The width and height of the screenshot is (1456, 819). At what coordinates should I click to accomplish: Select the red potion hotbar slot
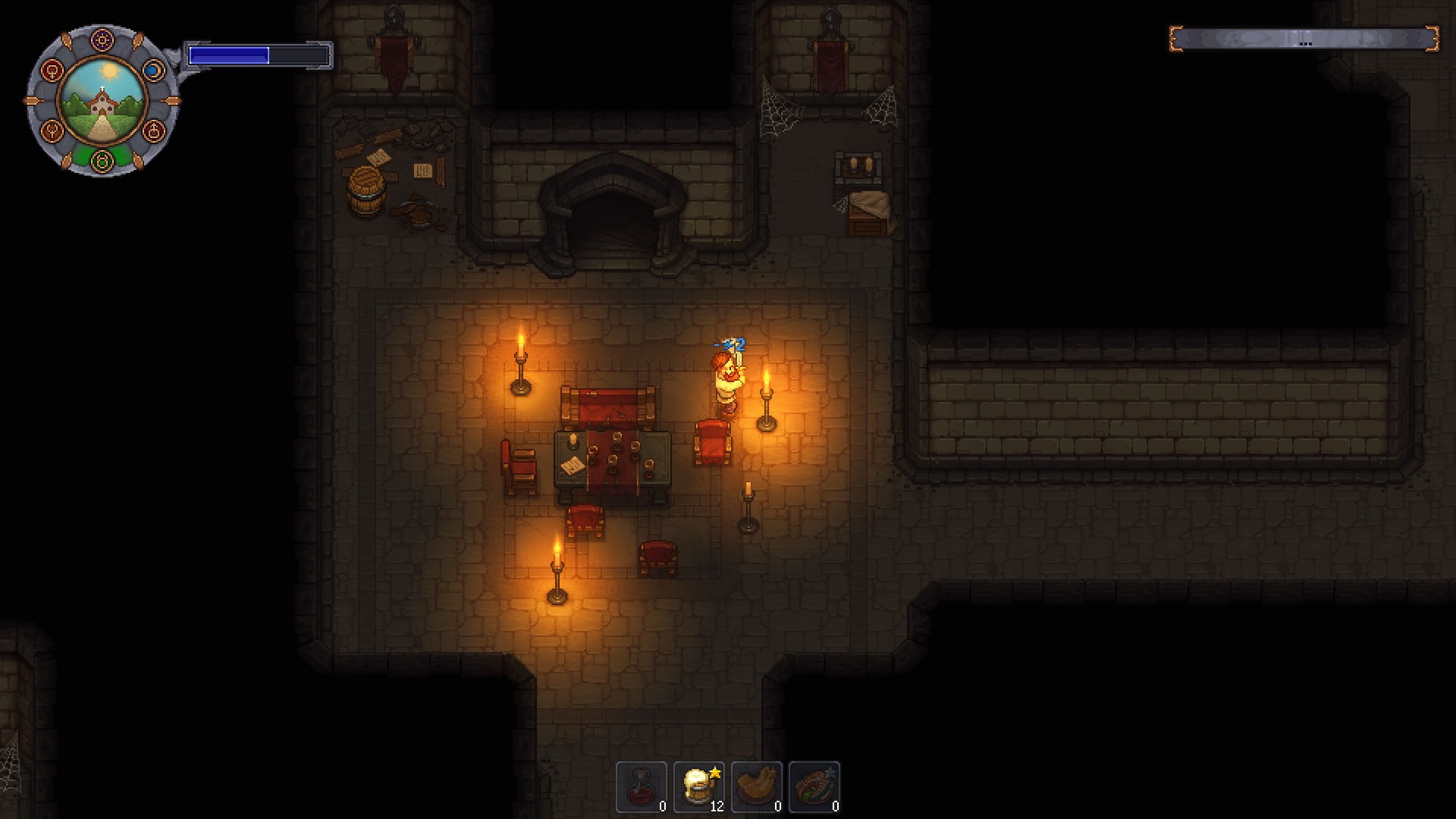coord(642,786)
